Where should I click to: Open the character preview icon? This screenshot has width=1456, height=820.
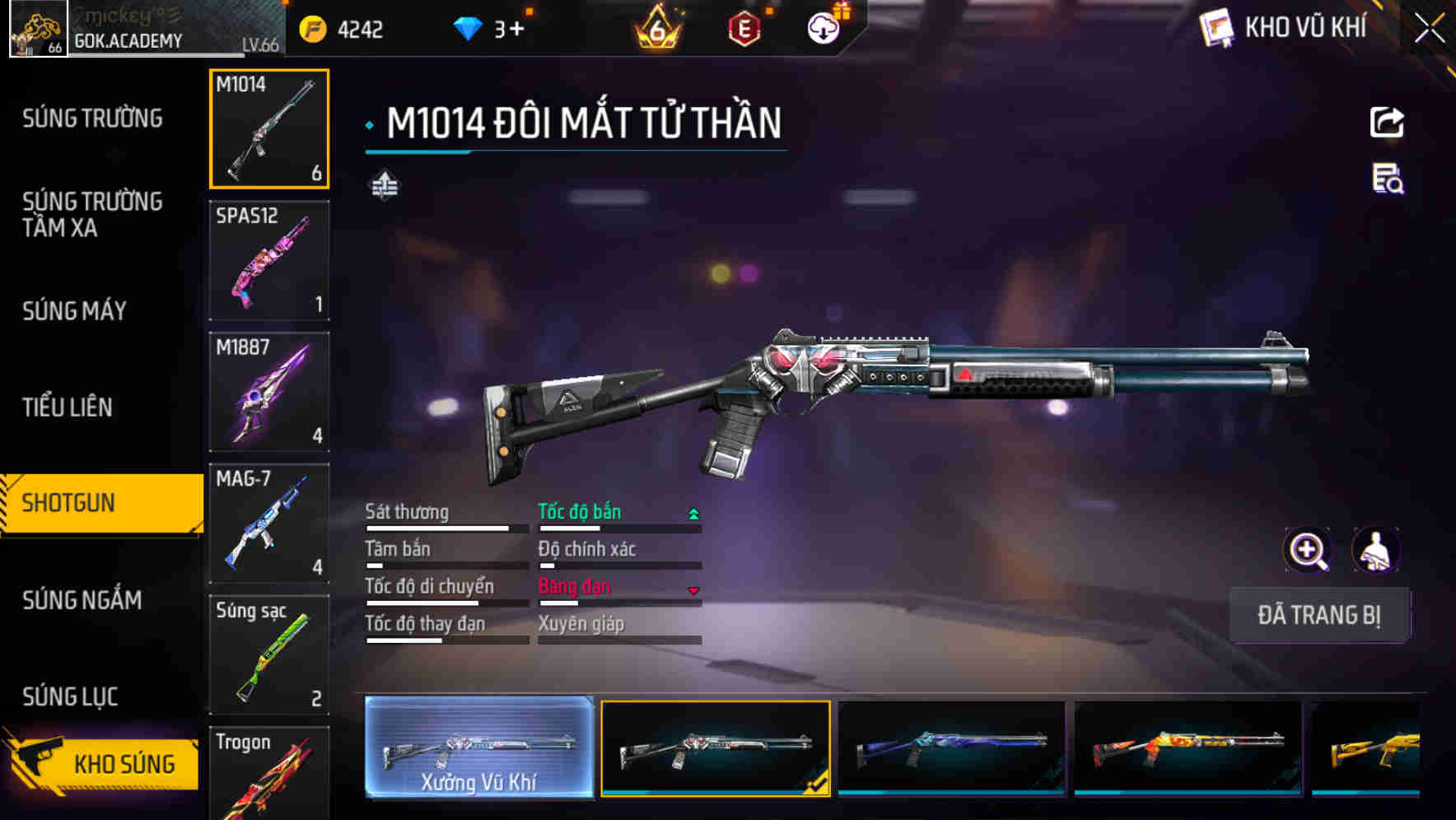[1375, 550]
